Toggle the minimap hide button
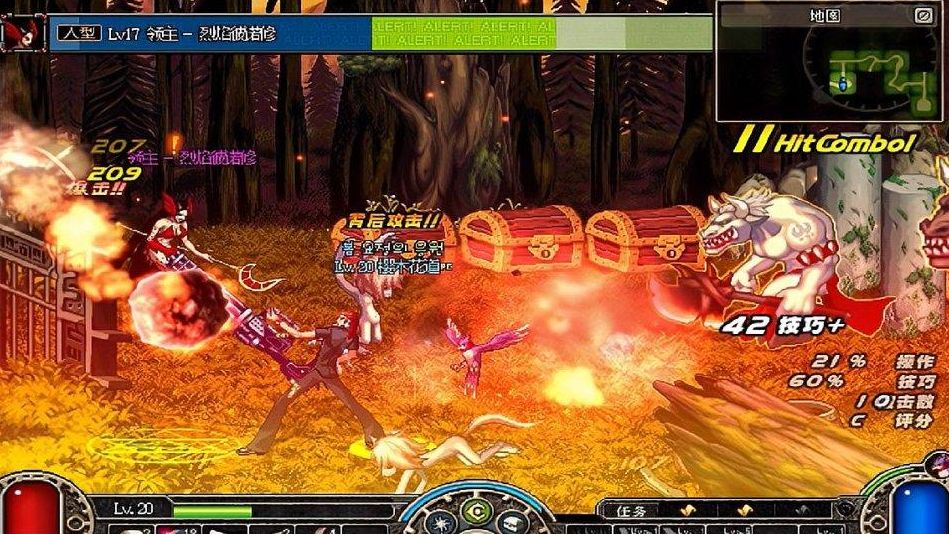The image size is (949, 534). pos(923,15)
